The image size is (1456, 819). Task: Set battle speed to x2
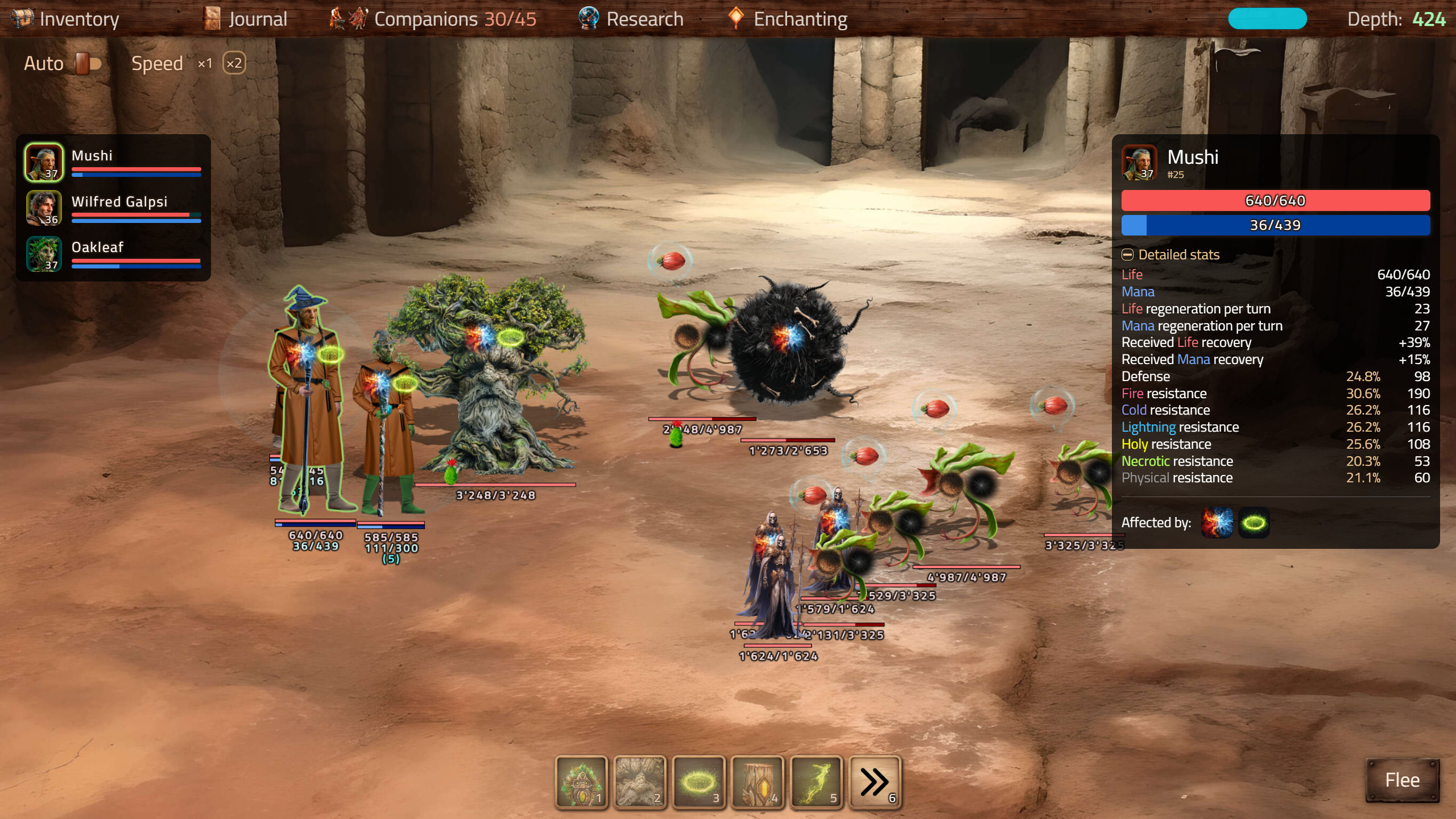pyautogui.click(x=234, y=63)
